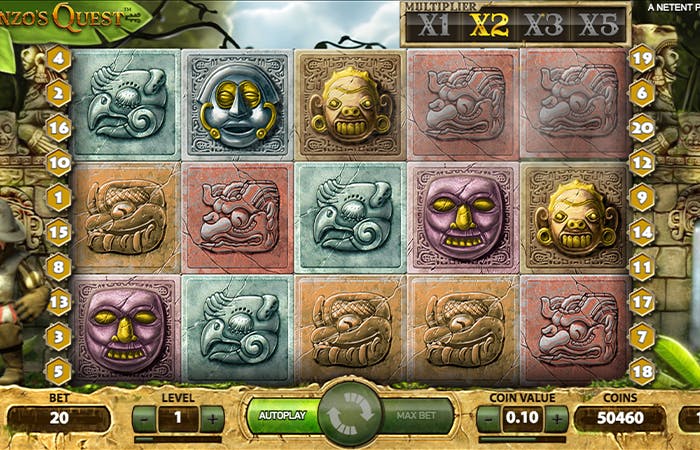
Task: Place the Max Bet
Action: 418,415
